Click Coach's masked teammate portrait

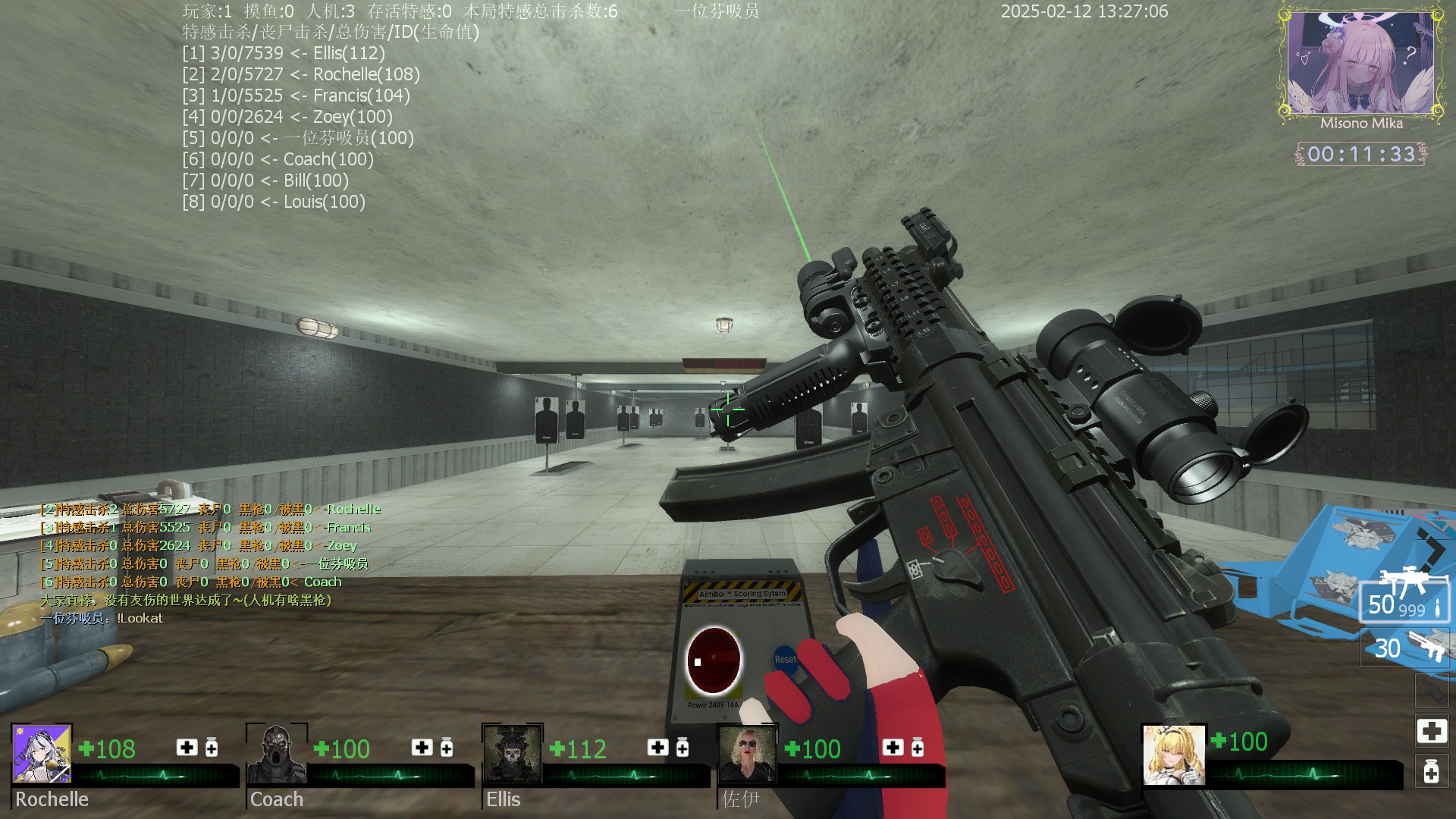click(277, 753)
